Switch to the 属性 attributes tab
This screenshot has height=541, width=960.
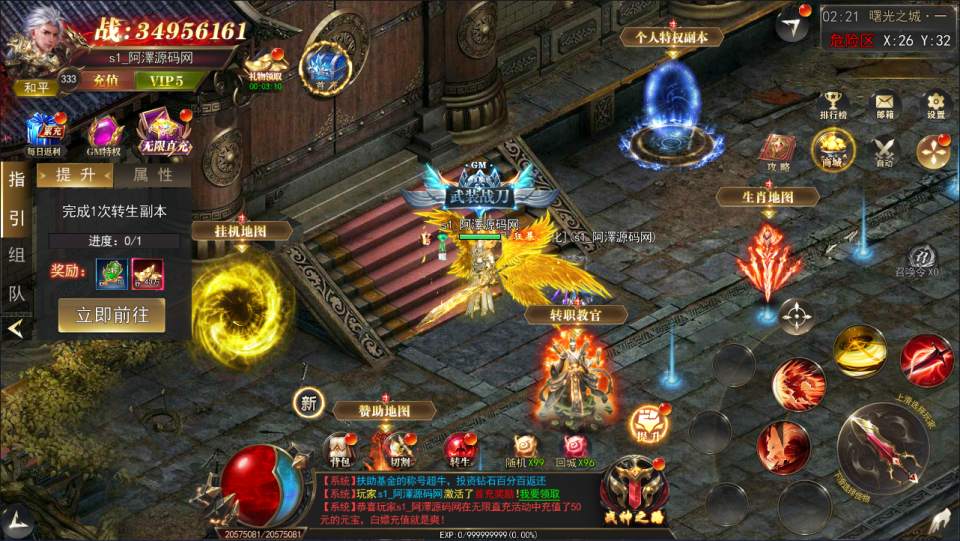click(x=152, y=174)
